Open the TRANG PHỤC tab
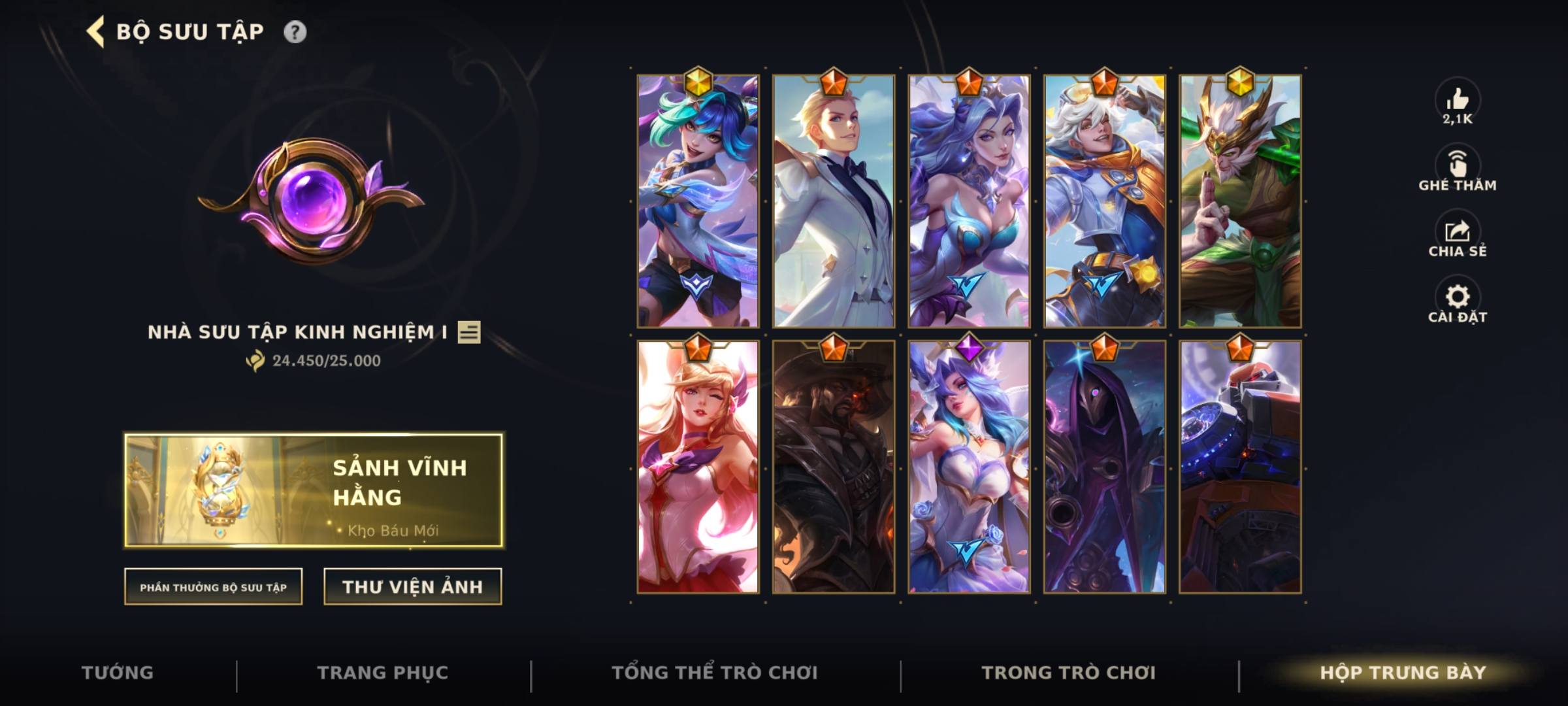Image resolution: width=1568 pixels, height=706 pixels. tap(382, 671)
